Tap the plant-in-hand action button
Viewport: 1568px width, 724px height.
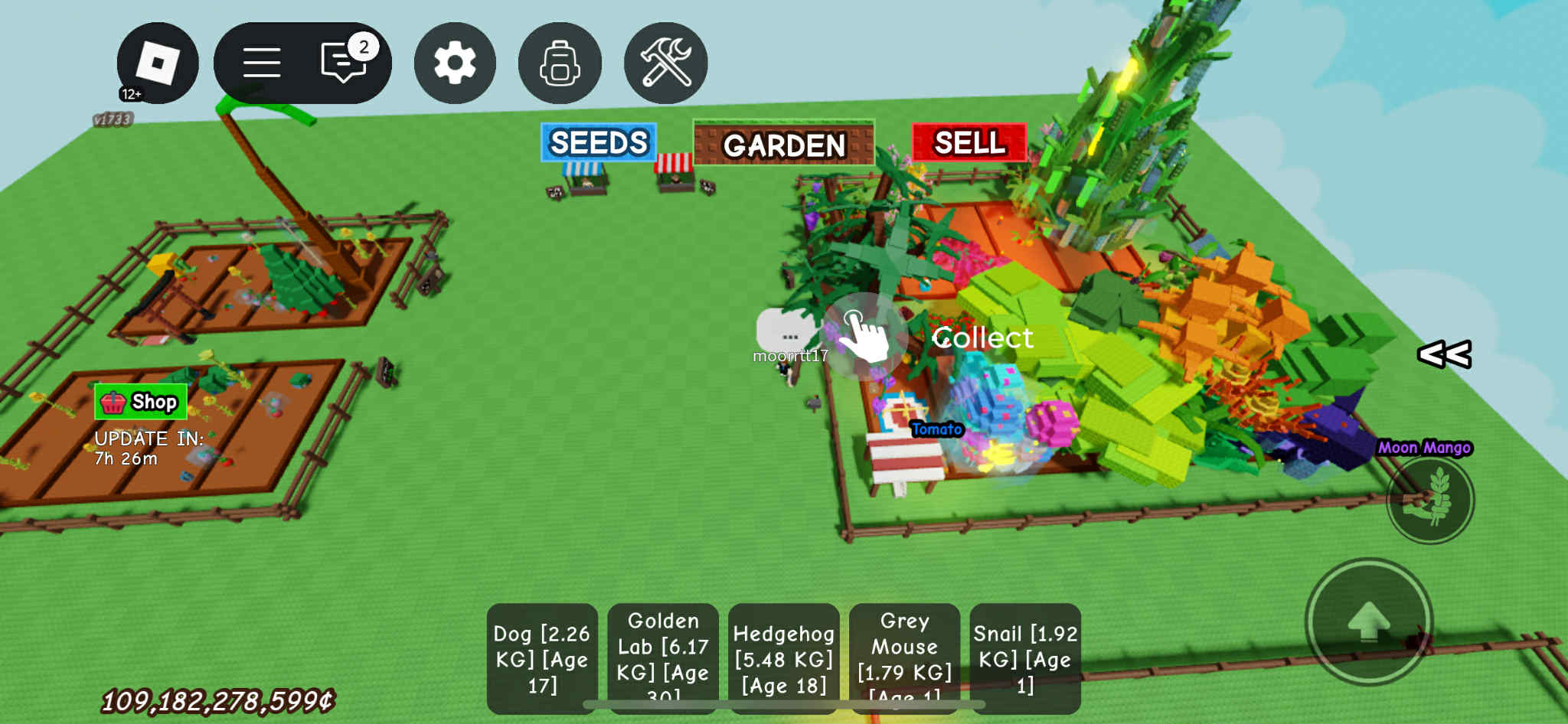[x=1430, y=500]
